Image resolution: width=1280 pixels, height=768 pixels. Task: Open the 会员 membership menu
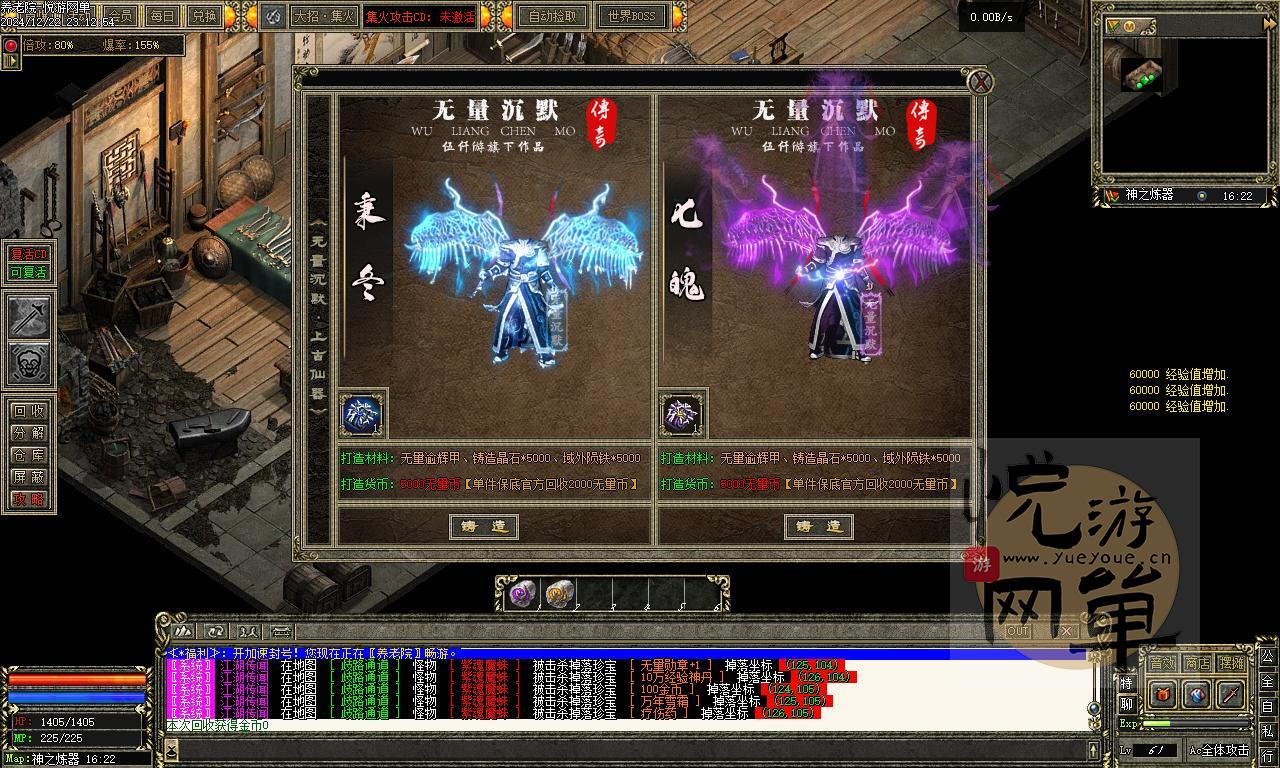coord(121,16)
